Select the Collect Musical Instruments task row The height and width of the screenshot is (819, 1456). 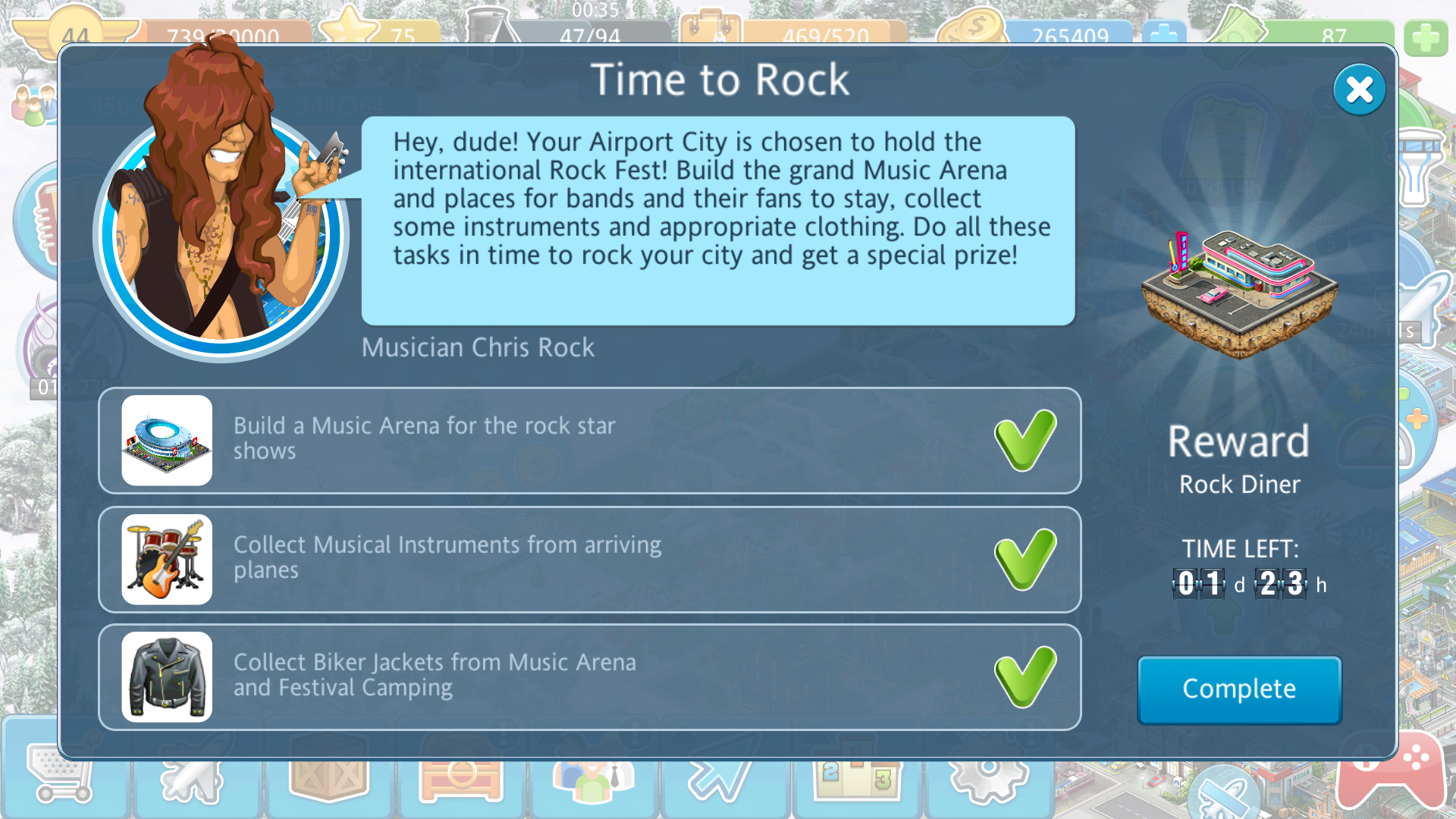click(x=589, y=559)
